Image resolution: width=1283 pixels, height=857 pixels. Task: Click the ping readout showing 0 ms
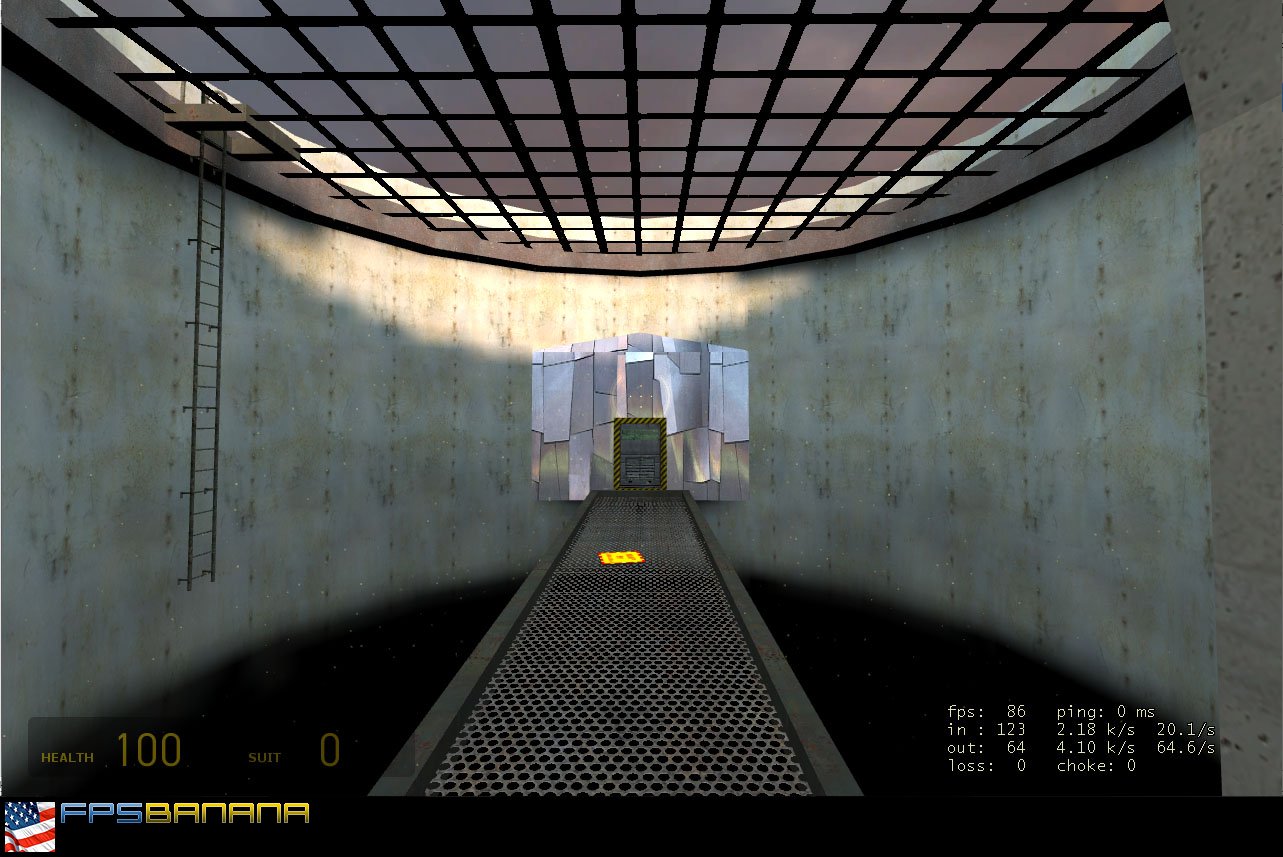[1105, 710]
